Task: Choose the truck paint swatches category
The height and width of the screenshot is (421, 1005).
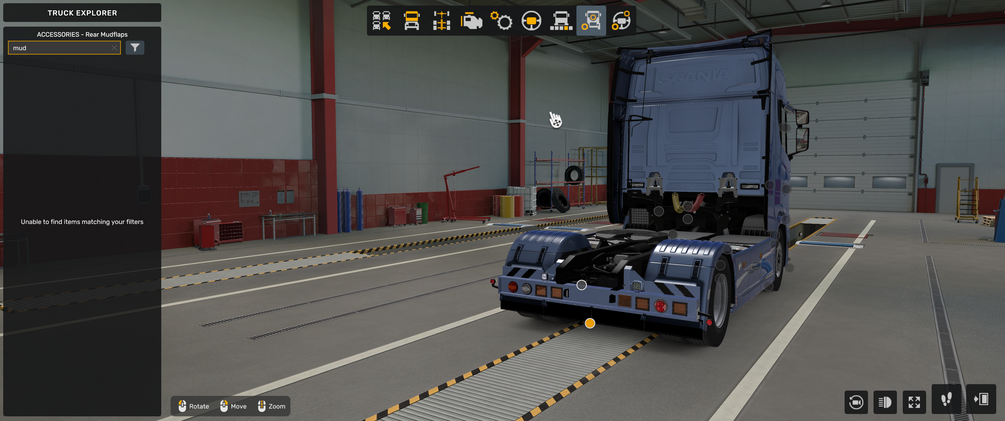Action: 561,21
